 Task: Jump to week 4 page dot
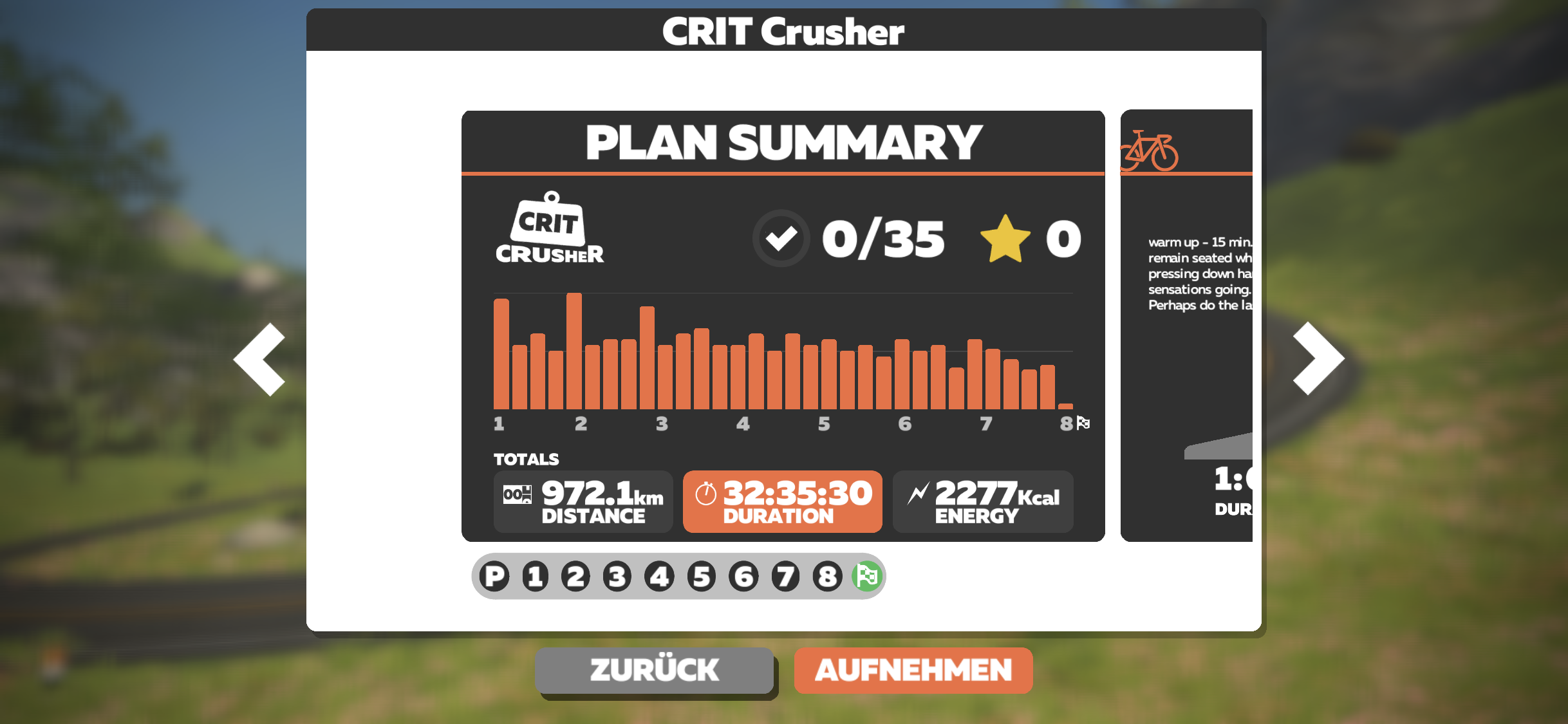[660, 576]
